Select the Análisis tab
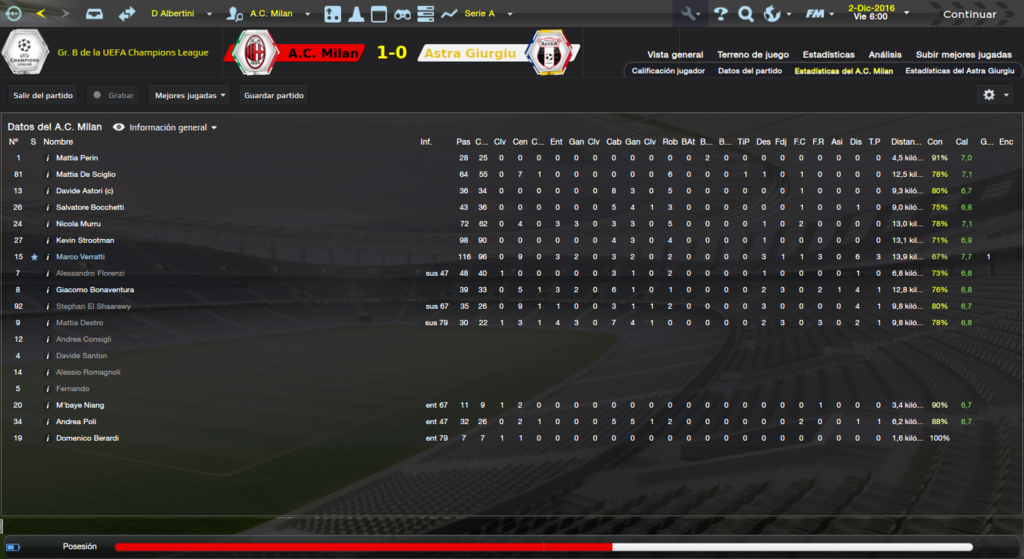Image resolution: width=1024 pixels, height=559 pixels. [x=884, y=54]
